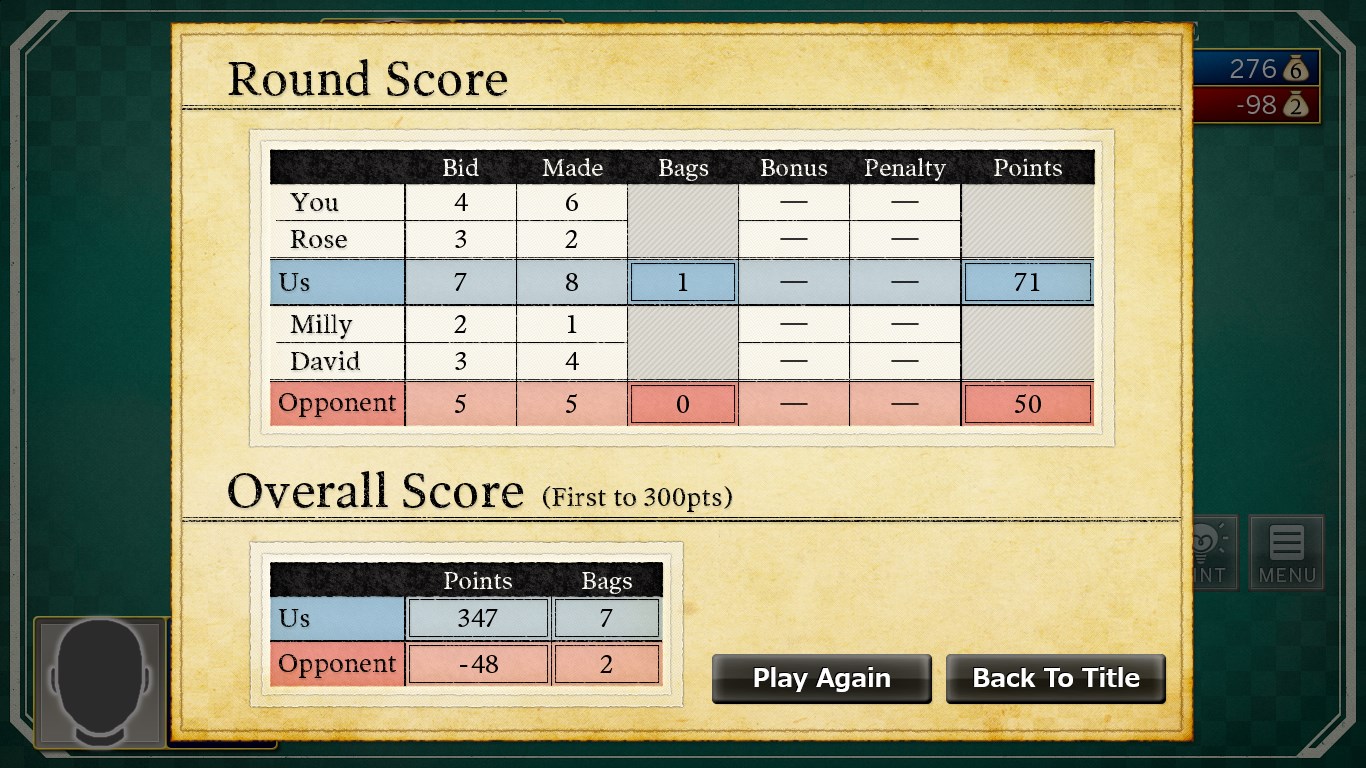Click the Penalty column header

[905, 168]
